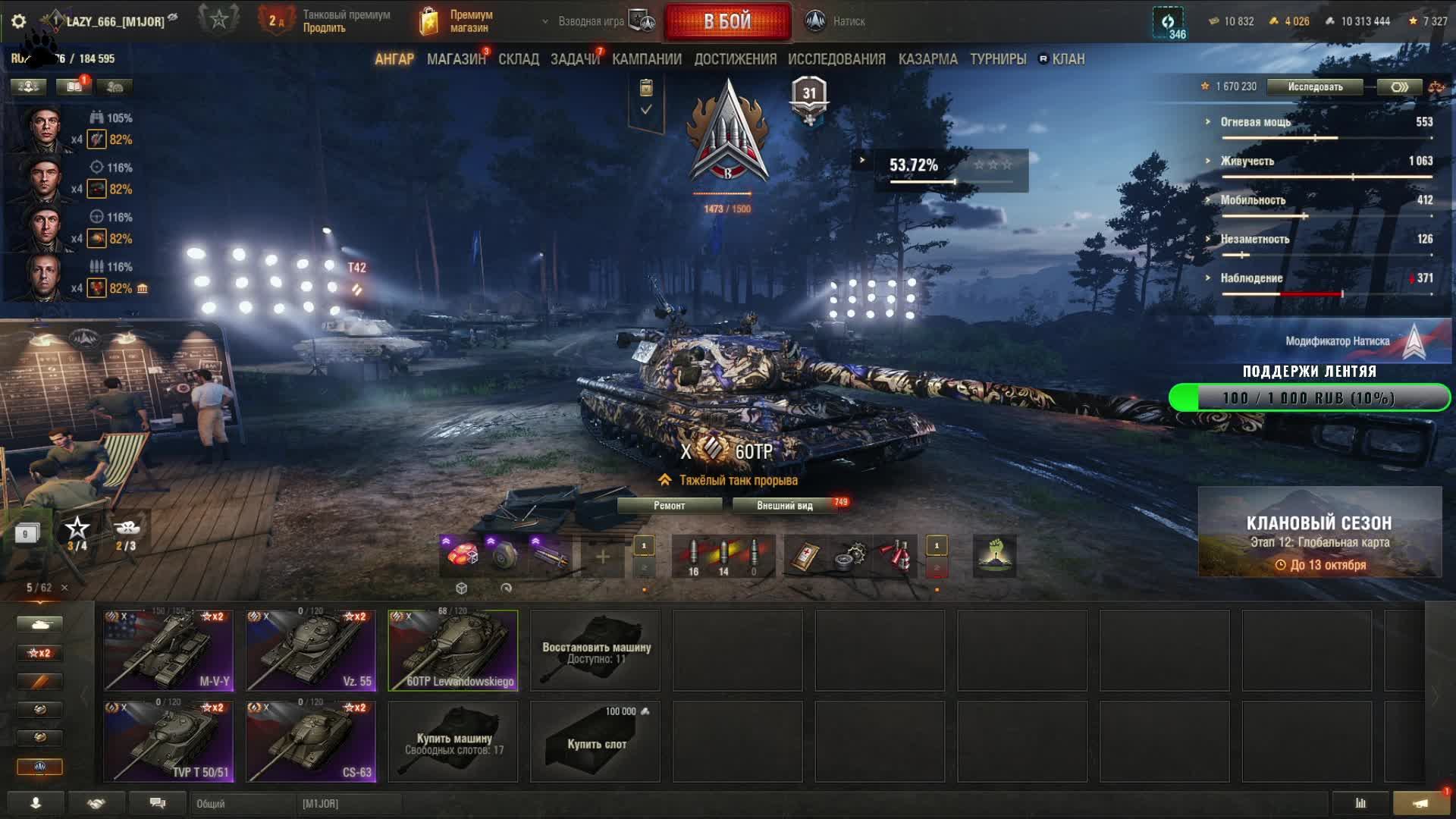Click the Ремонт button
The width and height of the screenshot is (1456, 819).
point(669,506)
